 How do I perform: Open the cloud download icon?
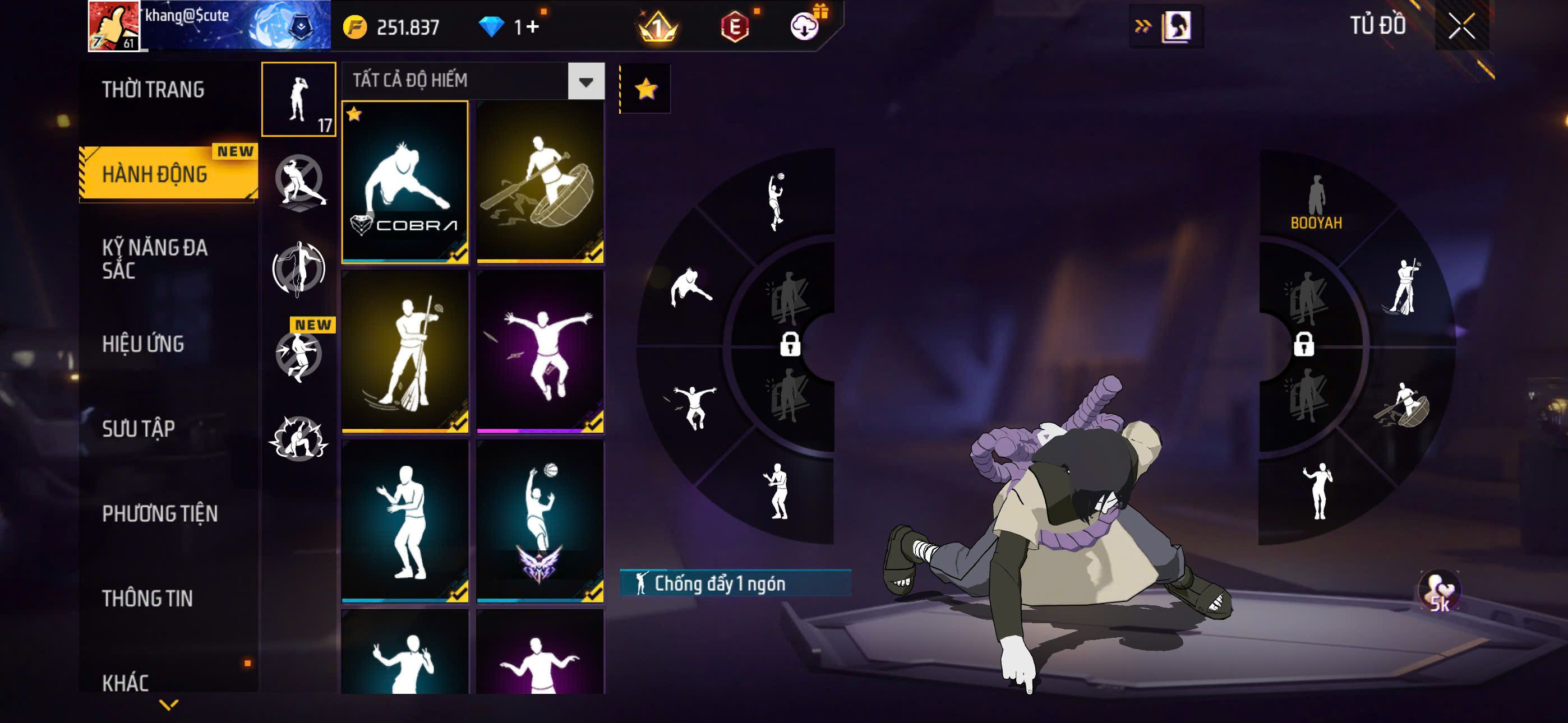(x=805, y=27)
